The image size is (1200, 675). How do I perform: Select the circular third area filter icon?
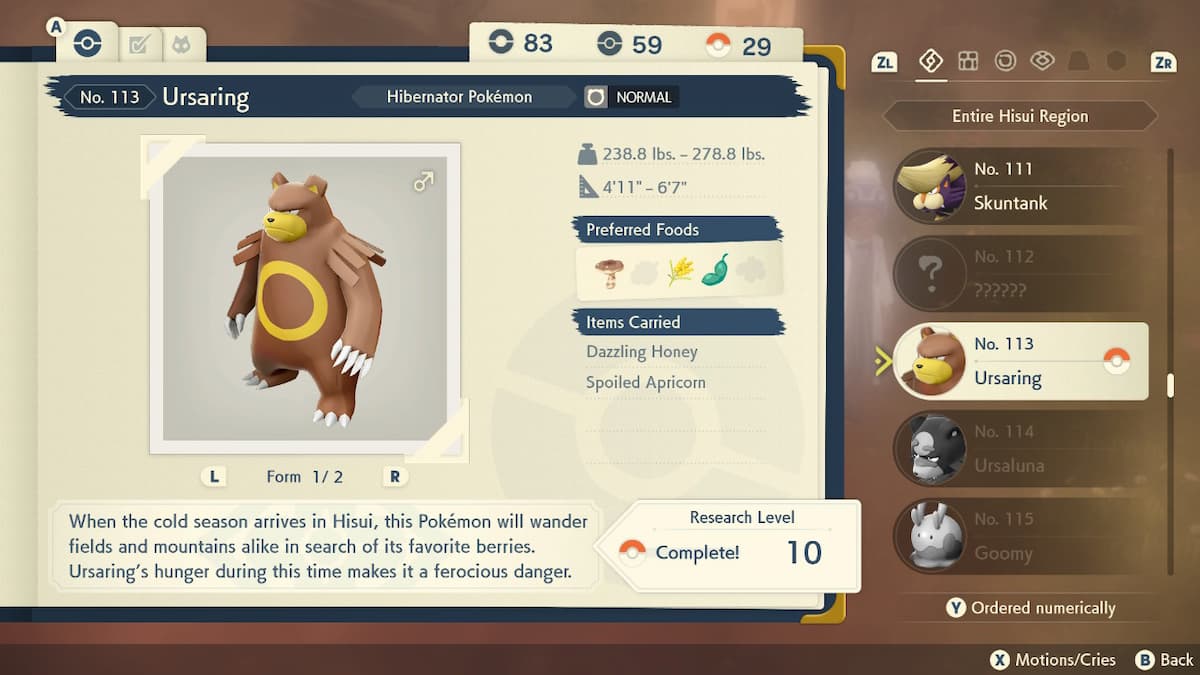[1005, 61]
